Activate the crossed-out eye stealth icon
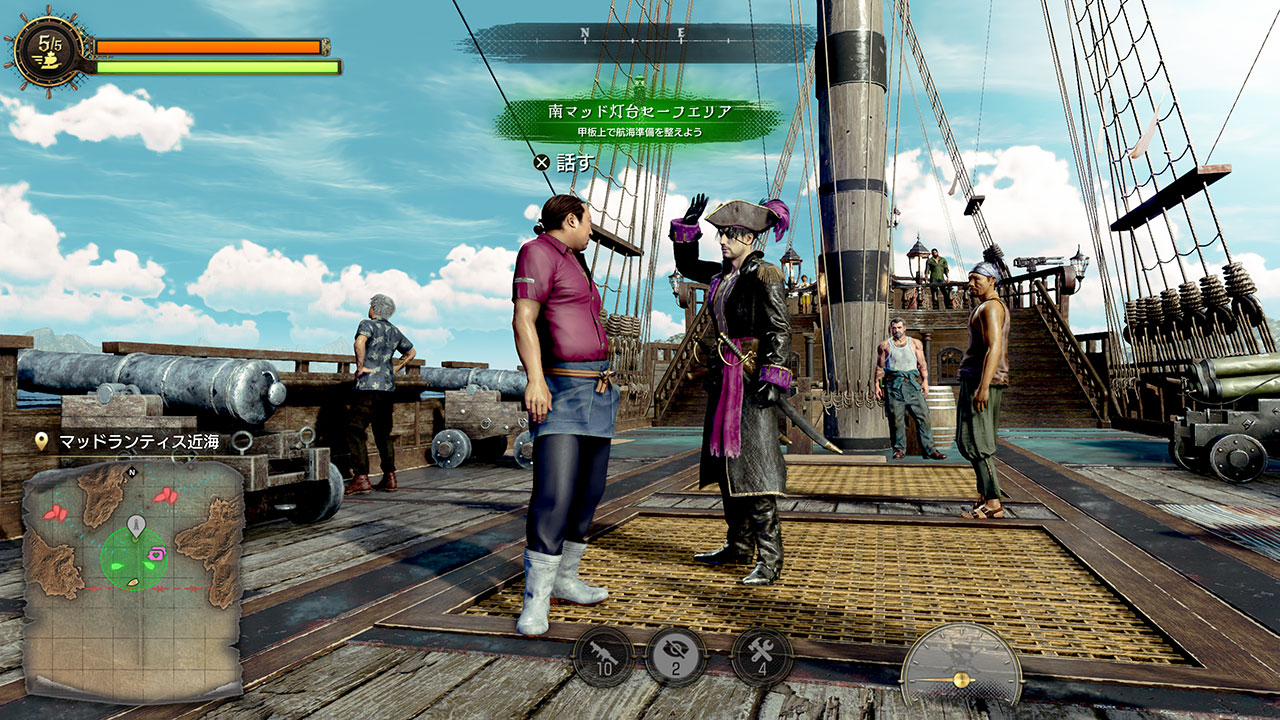 tap(676, 656)
